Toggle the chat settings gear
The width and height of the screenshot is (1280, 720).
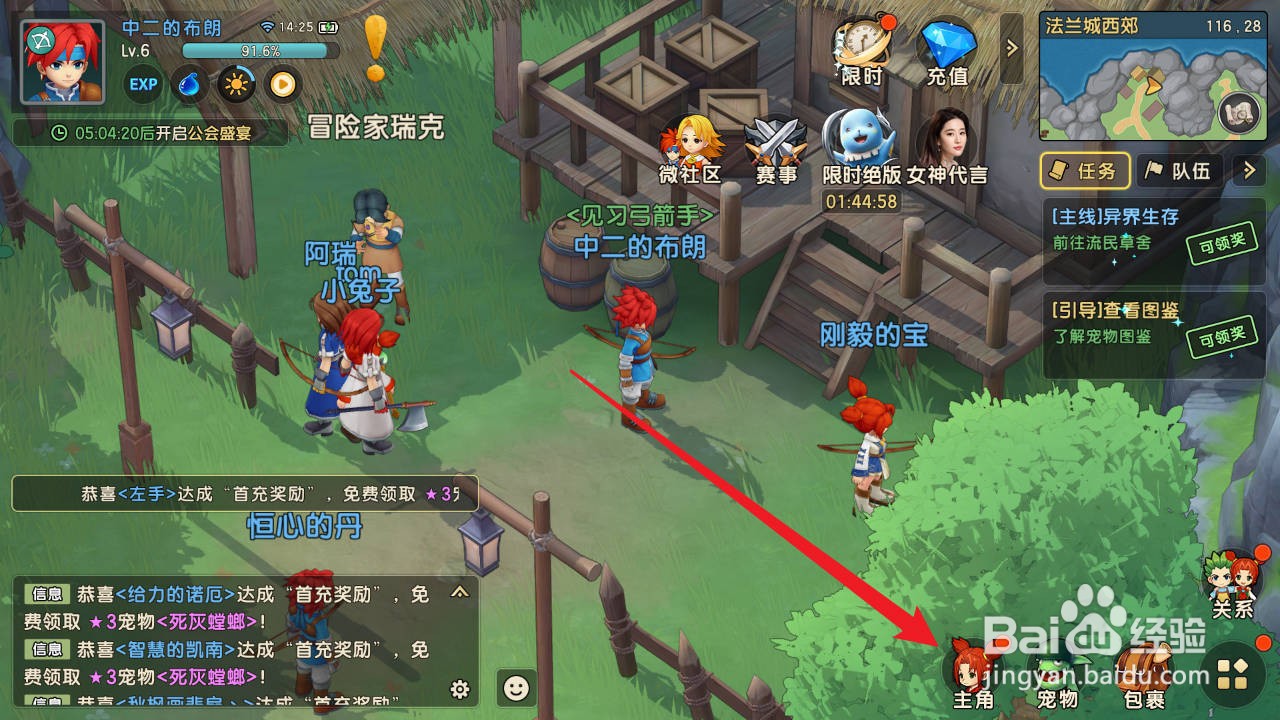pos(459,690)
